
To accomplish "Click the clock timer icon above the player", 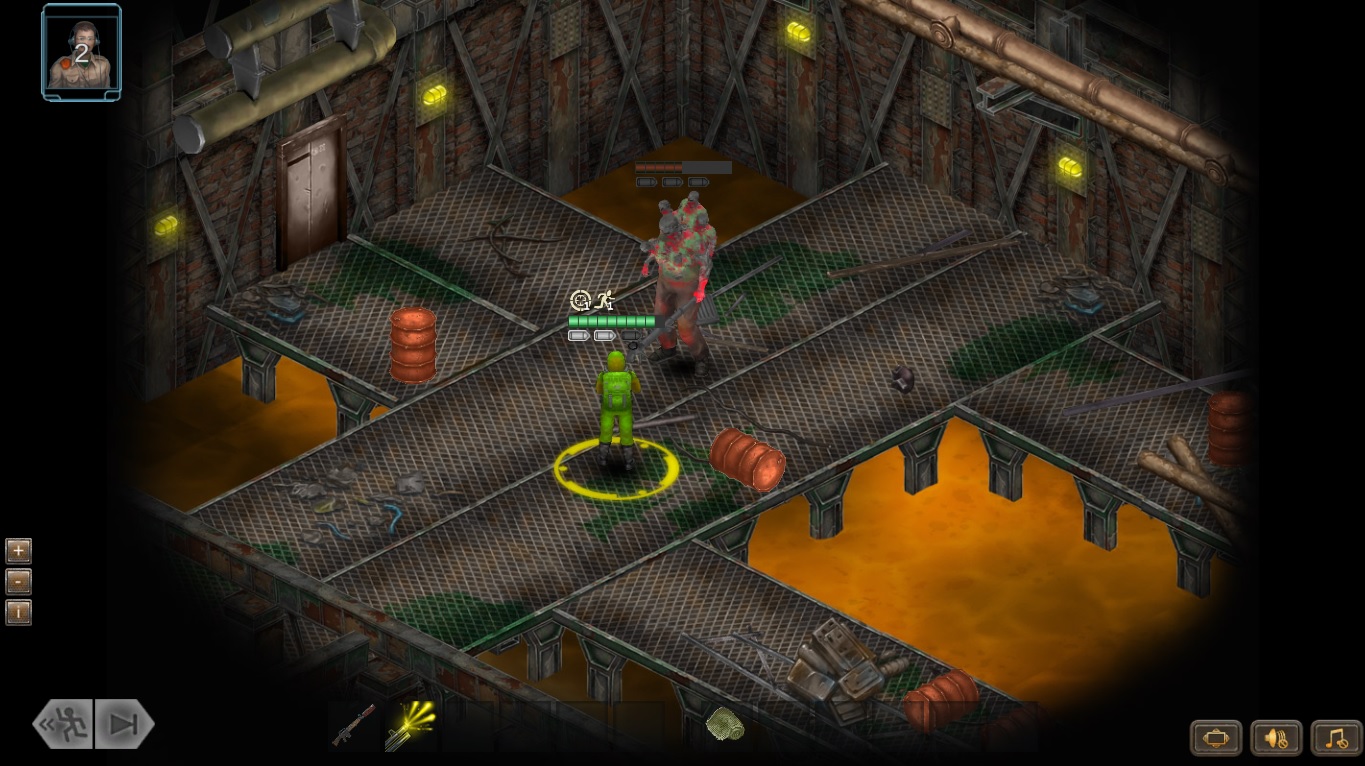I will (580, 299).
